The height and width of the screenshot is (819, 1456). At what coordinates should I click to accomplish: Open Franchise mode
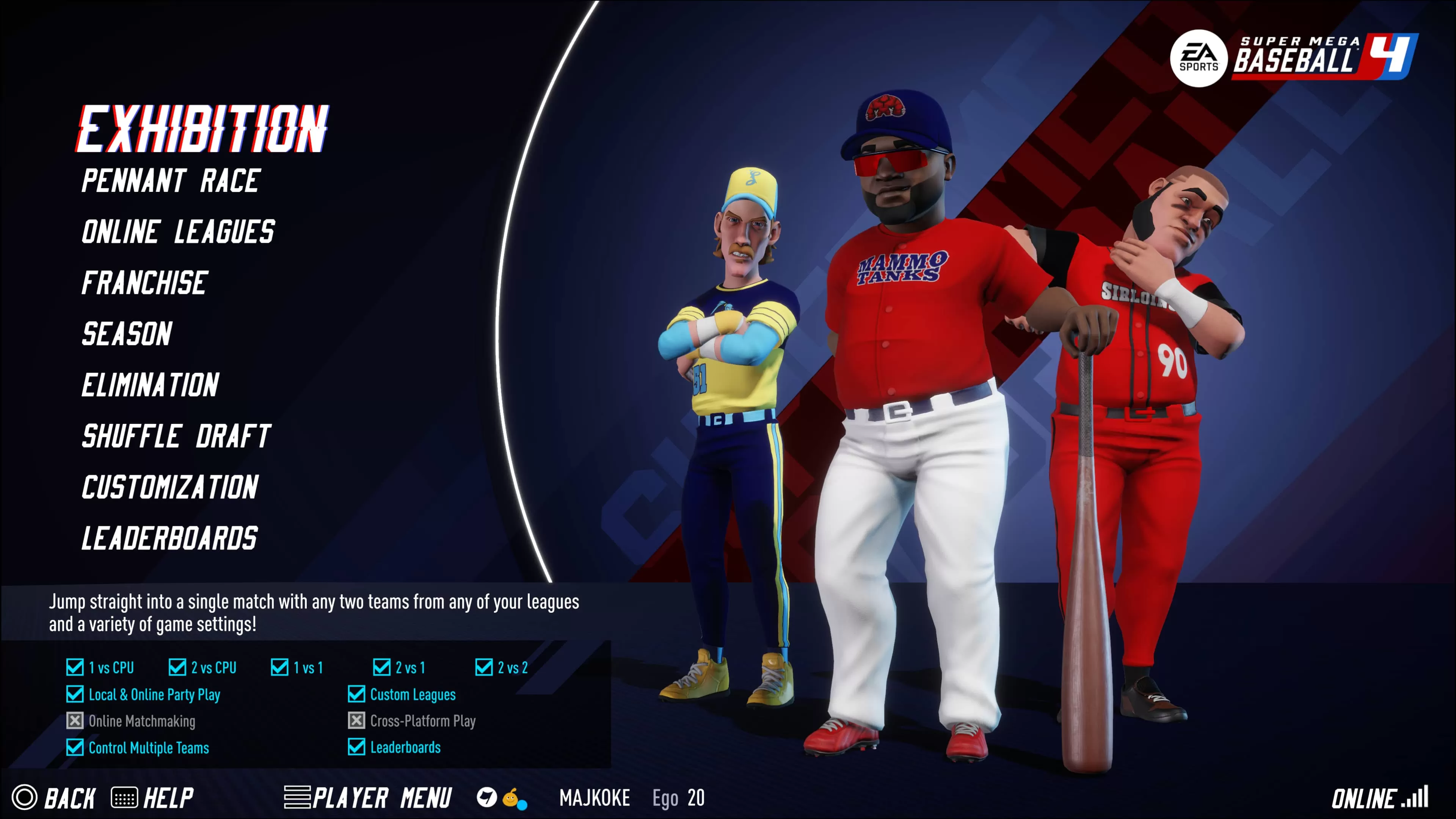[x=145, y=283]
